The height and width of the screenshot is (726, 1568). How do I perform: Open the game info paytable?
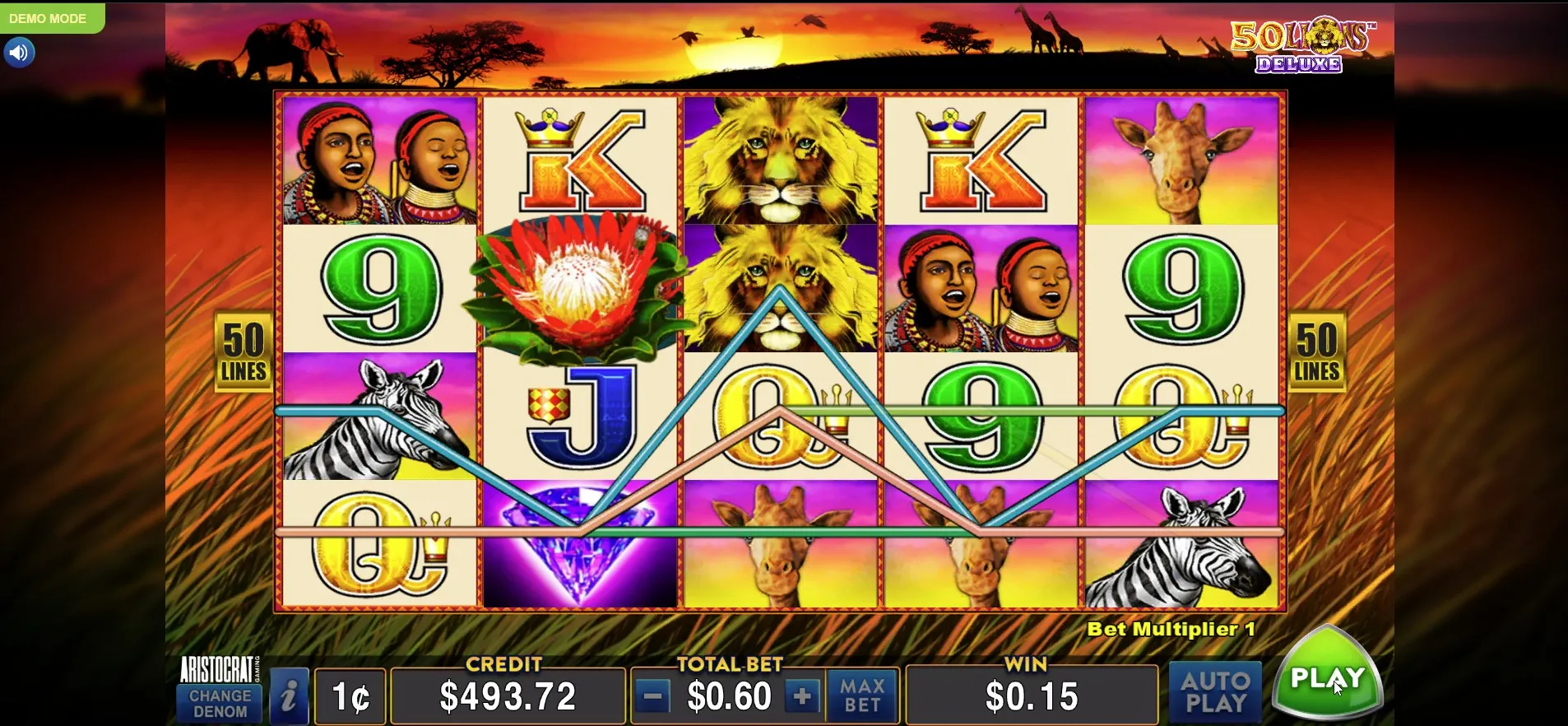(289, 696)
